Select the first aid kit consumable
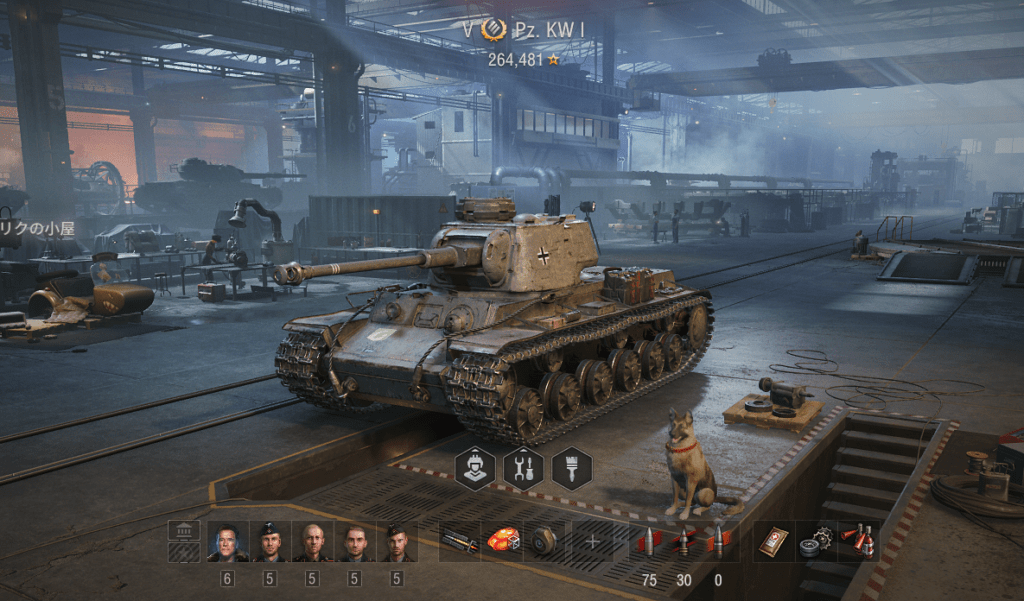This screenshot has width=1024, height=601. pos(775,542)
